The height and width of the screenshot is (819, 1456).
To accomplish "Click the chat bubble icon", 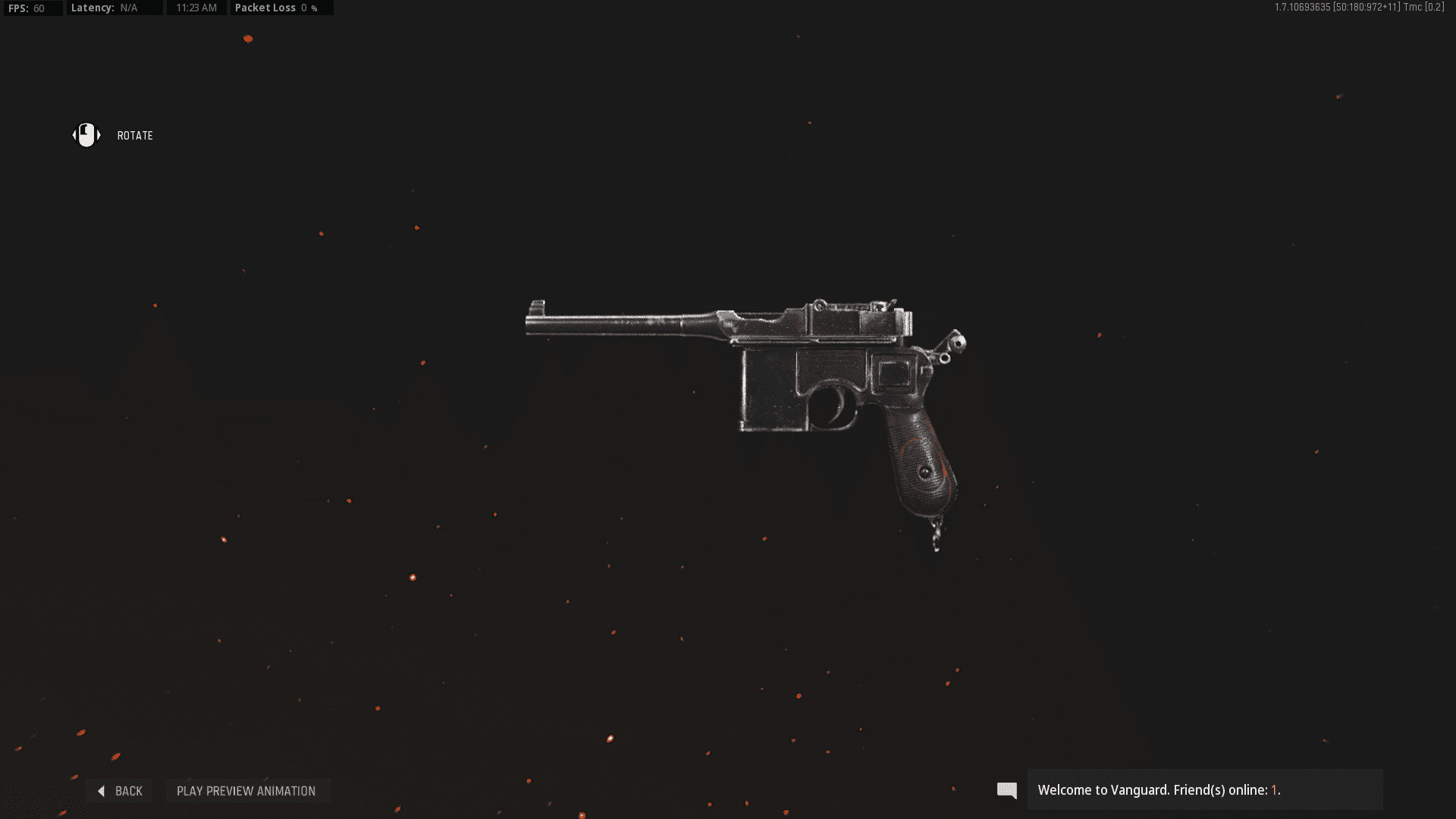I will (x=1006, y=790).
